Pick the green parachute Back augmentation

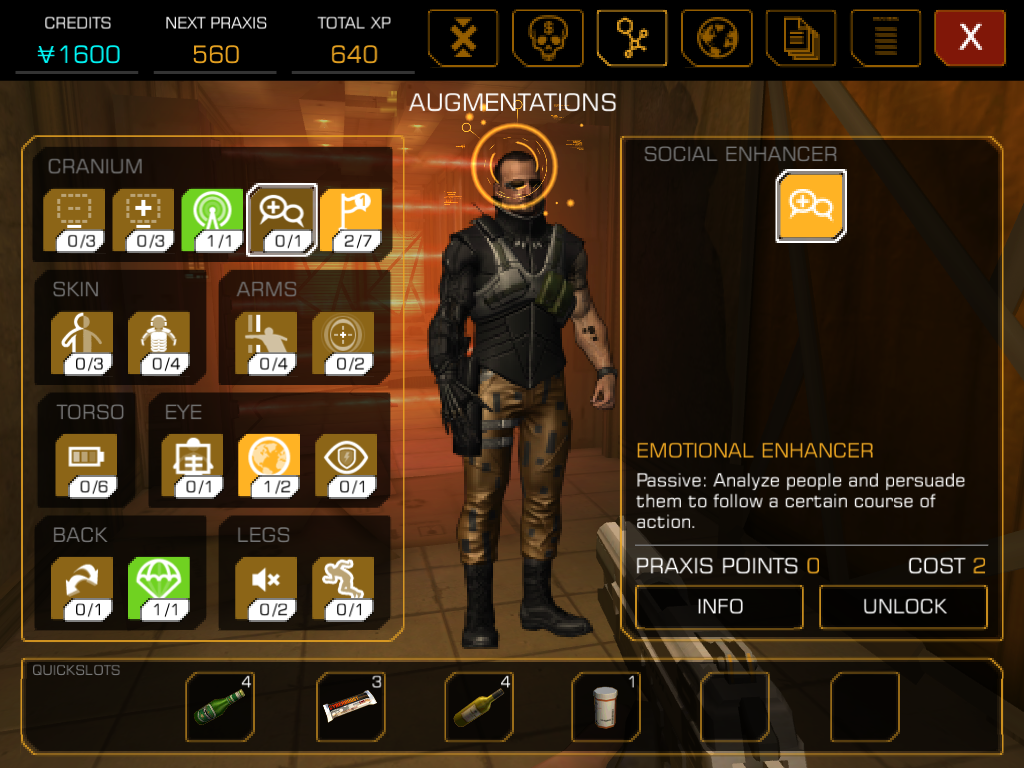158,587
